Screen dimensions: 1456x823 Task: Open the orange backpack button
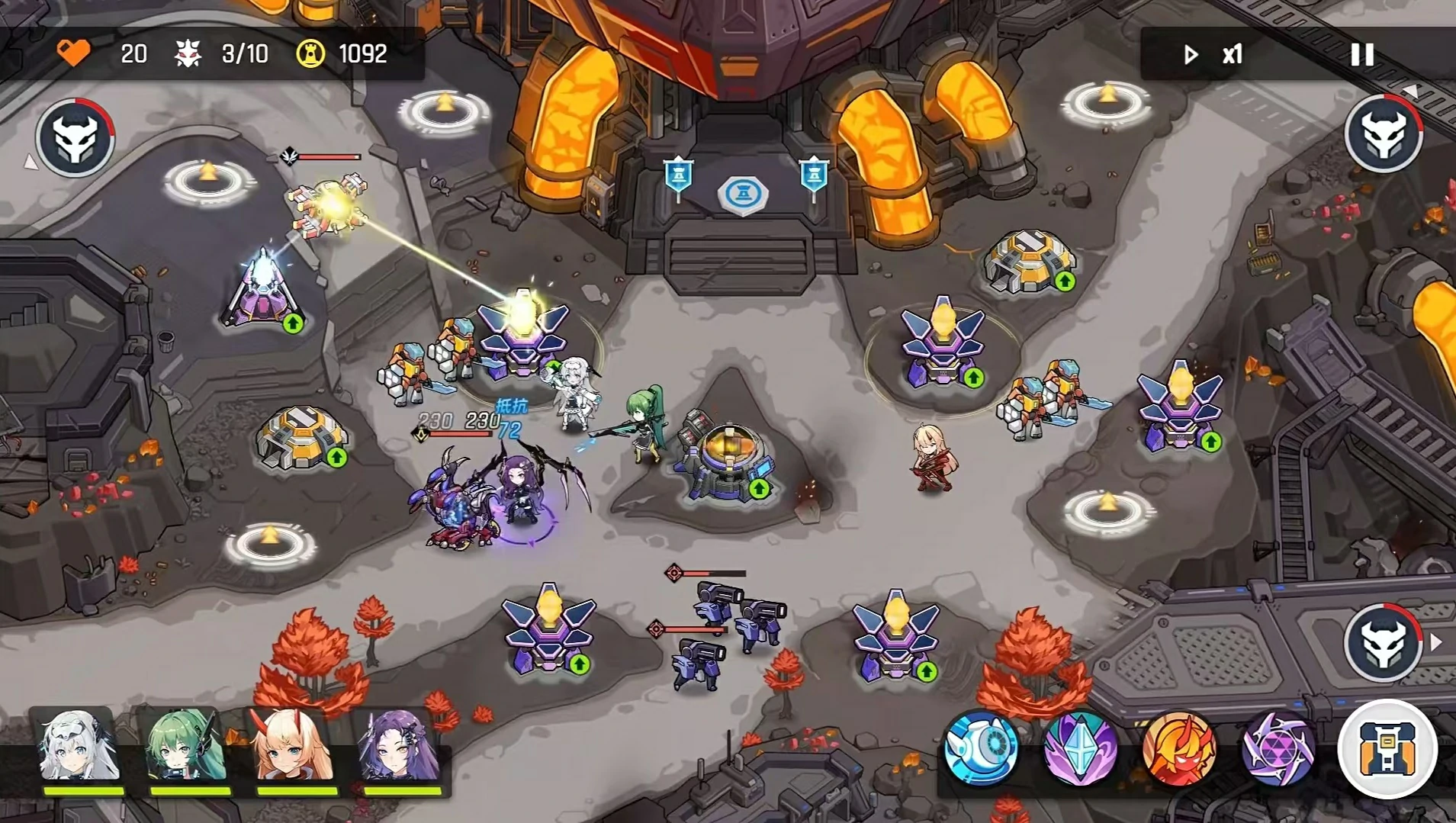[x=1387, y=748]
